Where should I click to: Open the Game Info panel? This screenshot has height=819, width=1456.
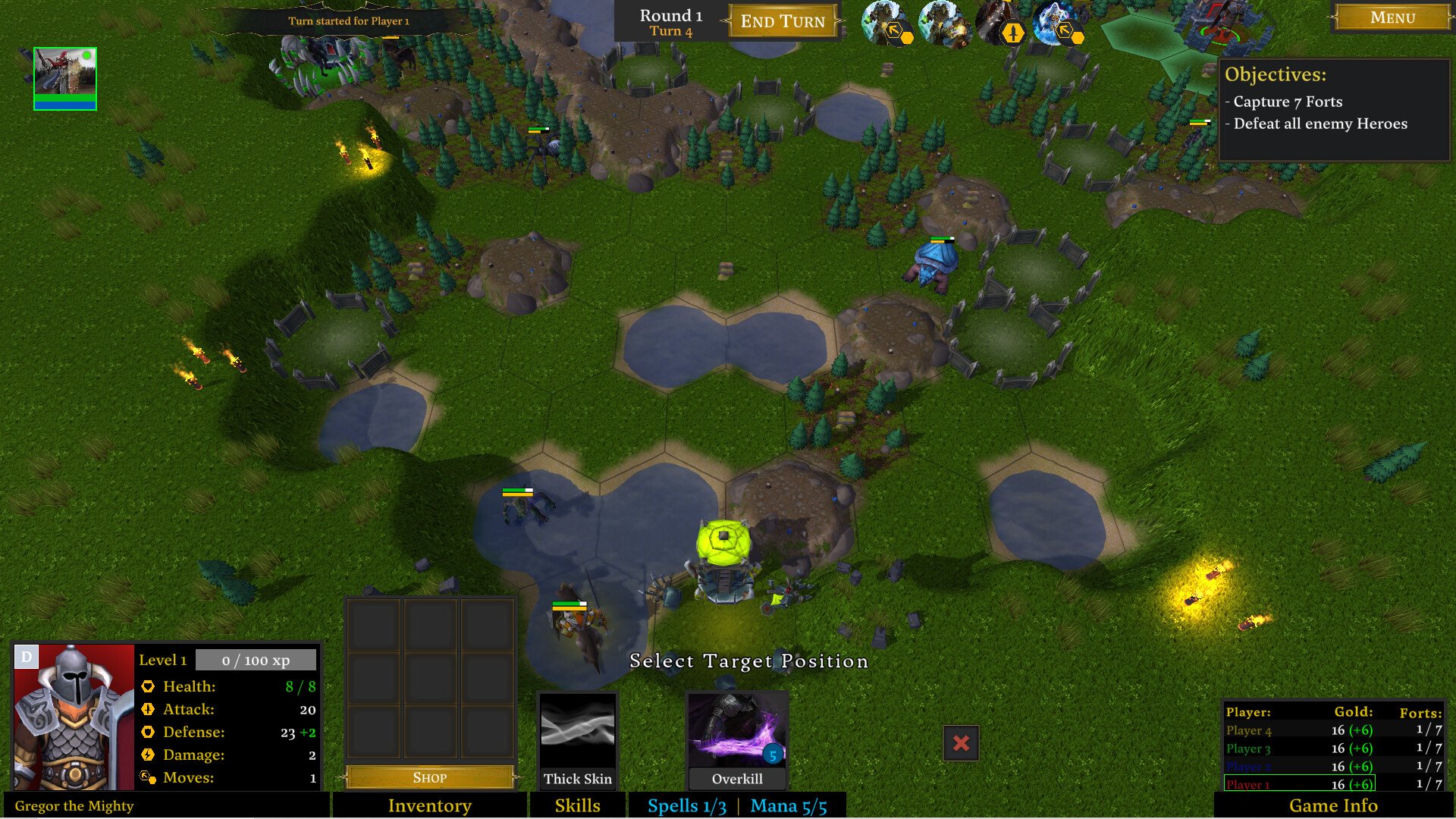pos(1333,805)
